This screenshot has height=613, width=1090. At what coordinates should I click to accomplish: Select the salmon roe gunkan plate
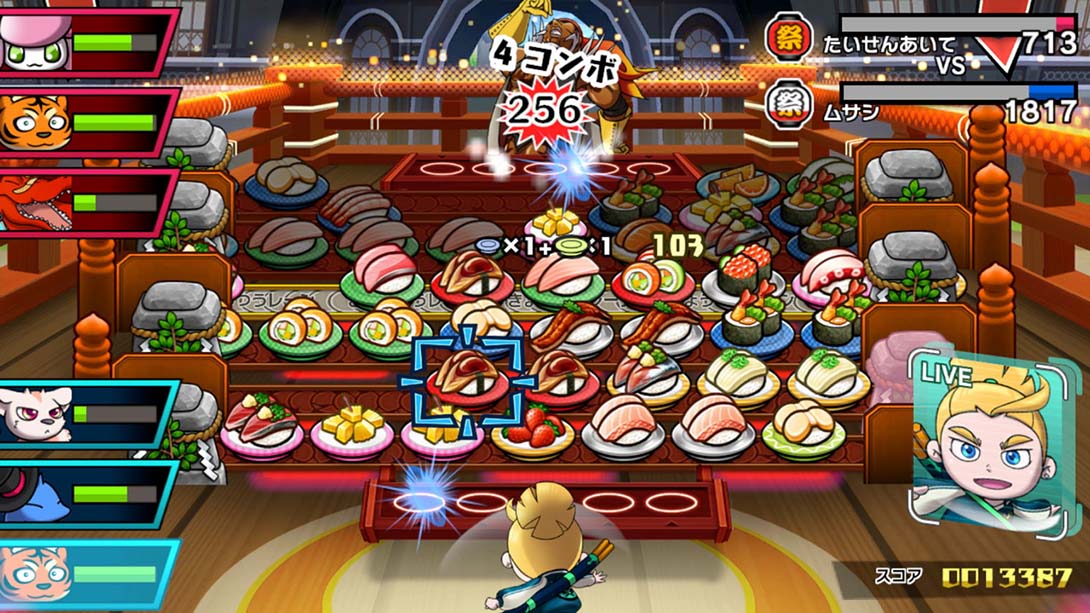[741, 274]
